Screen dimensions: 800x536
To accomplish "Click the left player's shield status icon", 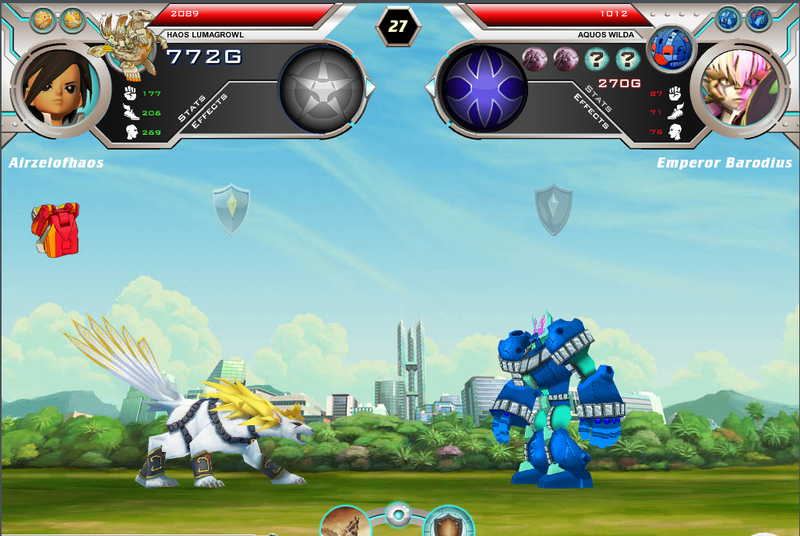I will click(231, 208).
